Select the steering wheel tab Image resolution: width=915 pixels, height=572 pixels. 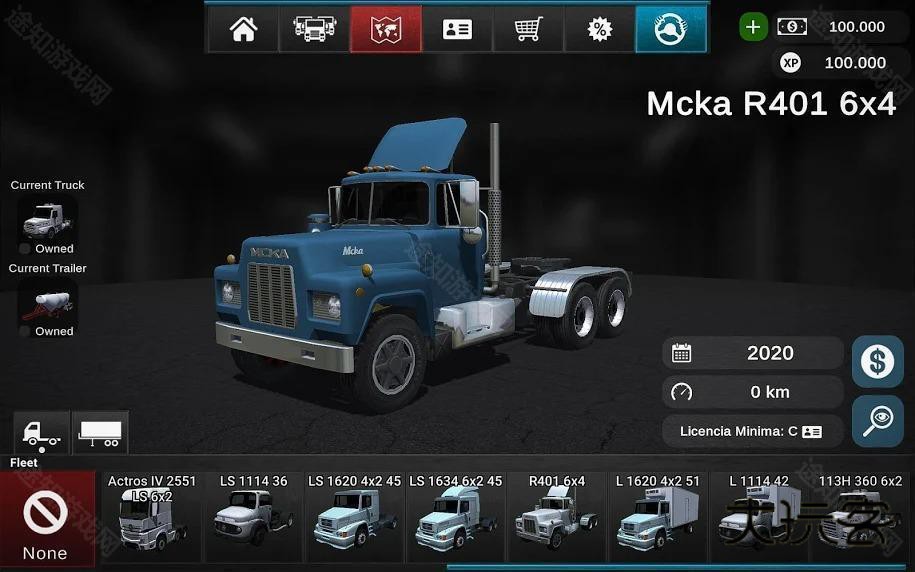(670, 29)
